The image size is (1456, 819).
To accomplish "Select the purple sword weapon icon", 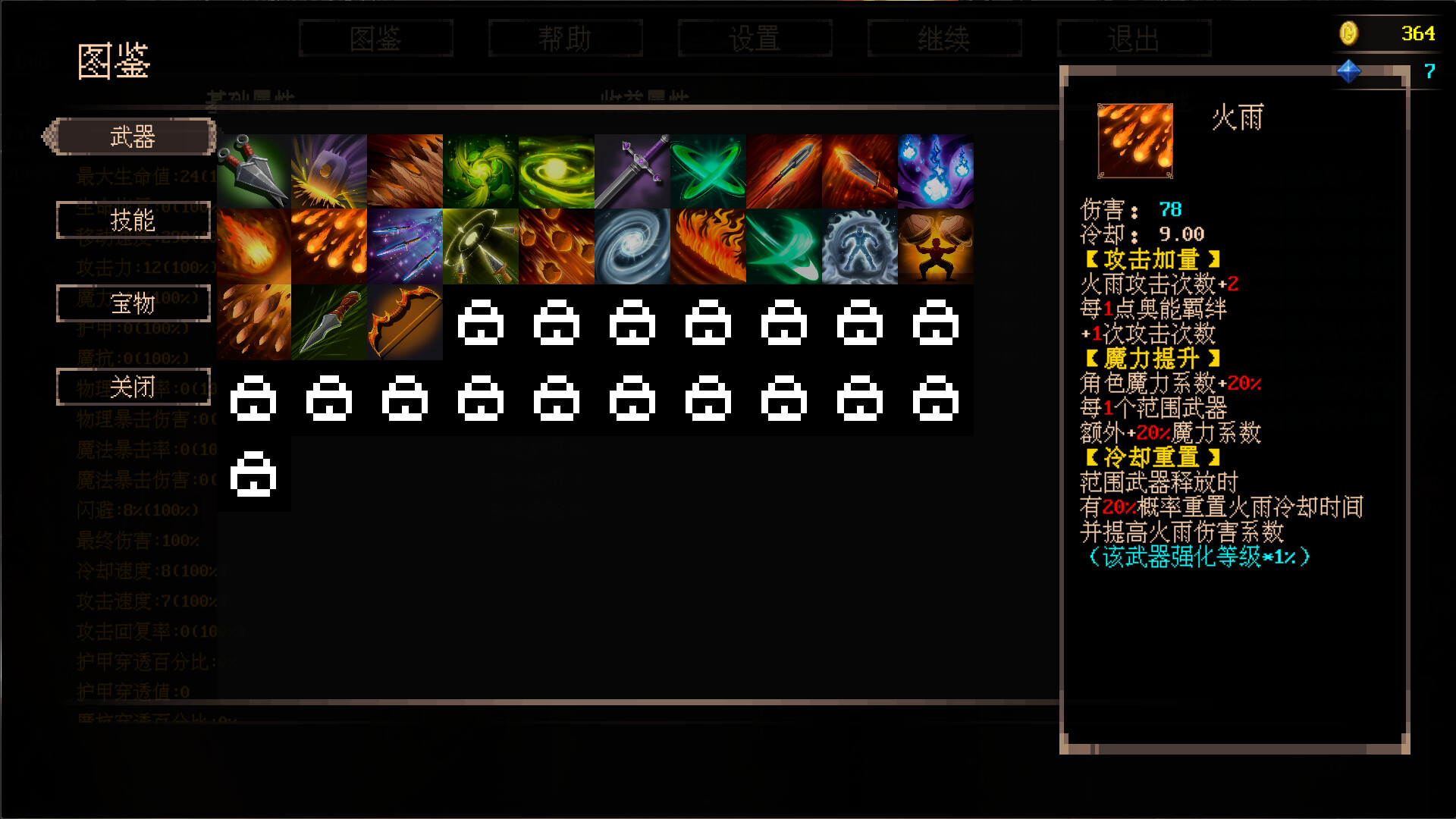I will (632, 169).
